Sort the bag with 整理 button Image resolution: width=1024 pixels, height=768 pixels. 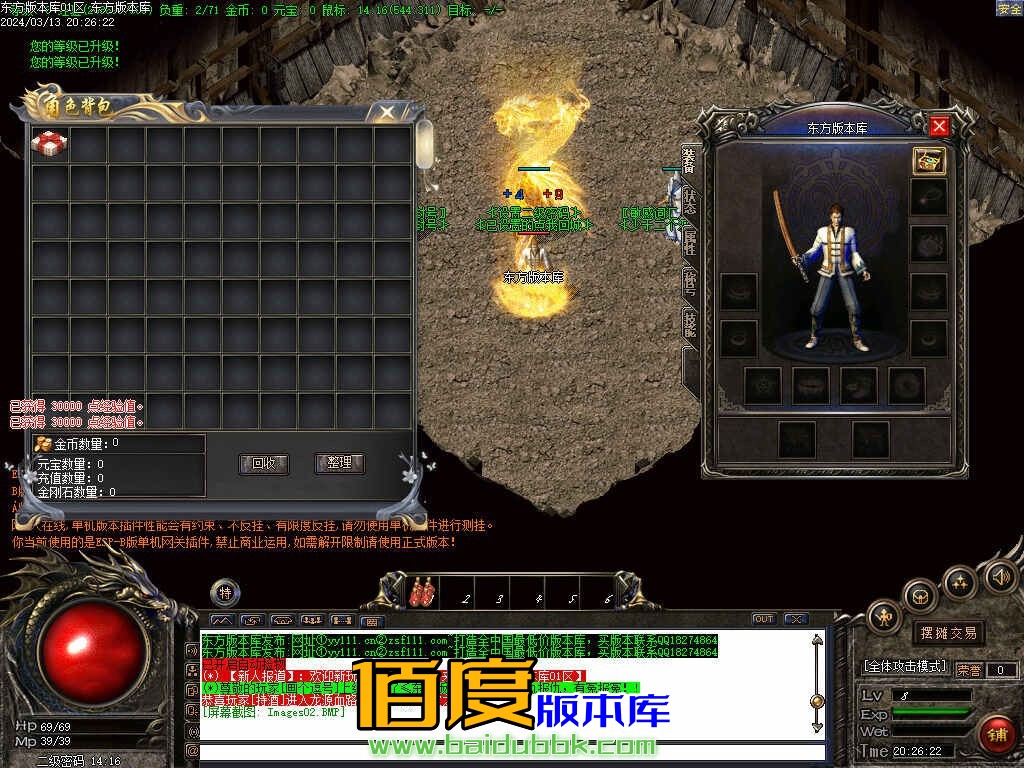(339, 463)
